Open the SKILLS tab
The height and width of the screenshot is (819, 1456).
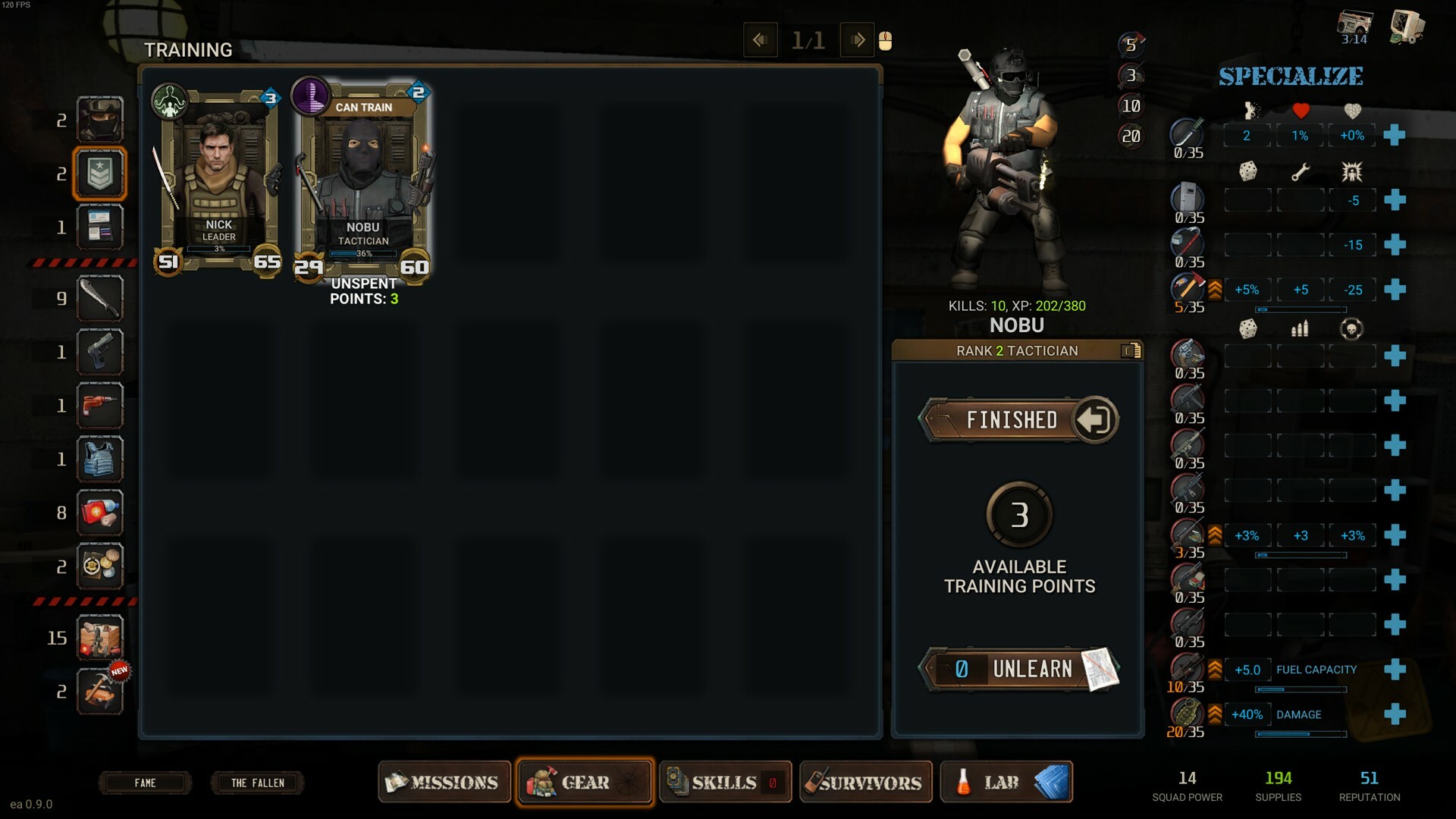coord(725,782)
